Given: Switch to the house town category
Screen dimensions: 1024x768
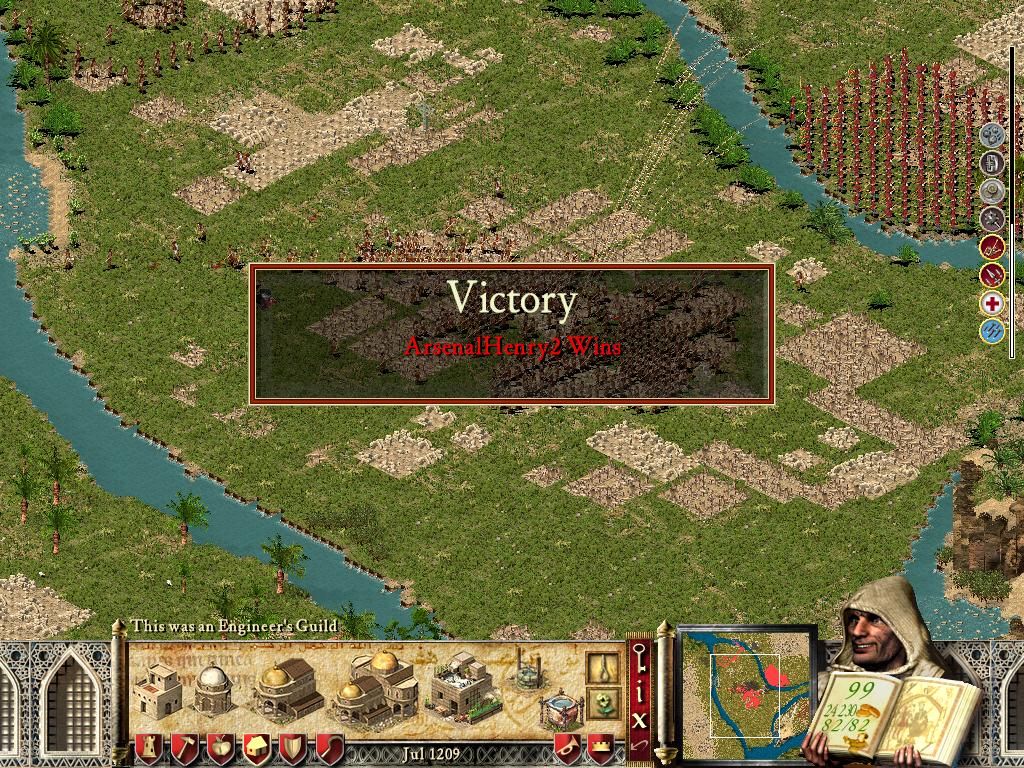Looking at the screenshot, I should (x=256, y=748).
